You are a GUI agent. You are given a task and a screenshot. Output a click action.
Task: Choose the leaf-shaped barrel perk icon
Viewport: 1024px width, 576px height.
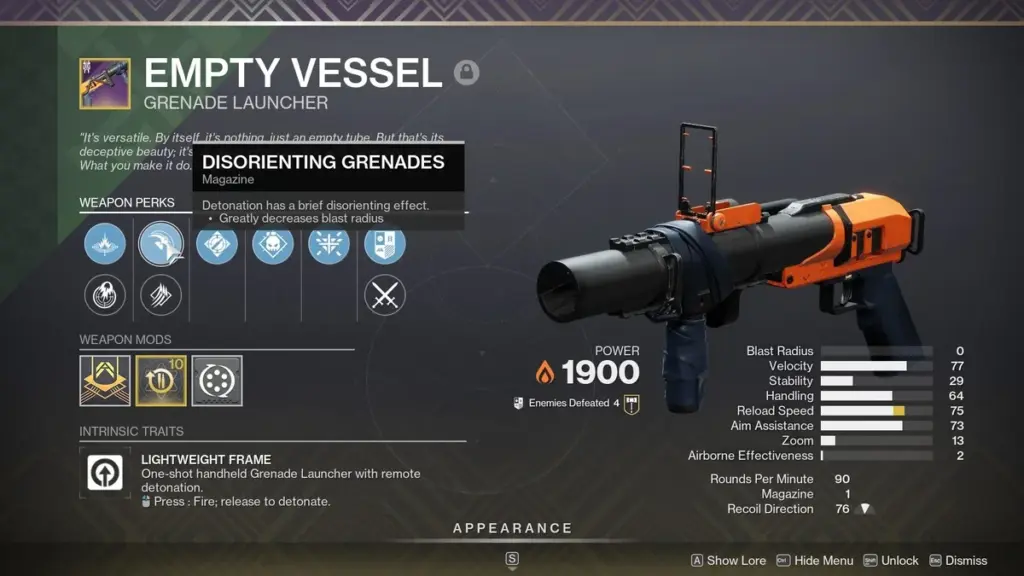[105, 244]
